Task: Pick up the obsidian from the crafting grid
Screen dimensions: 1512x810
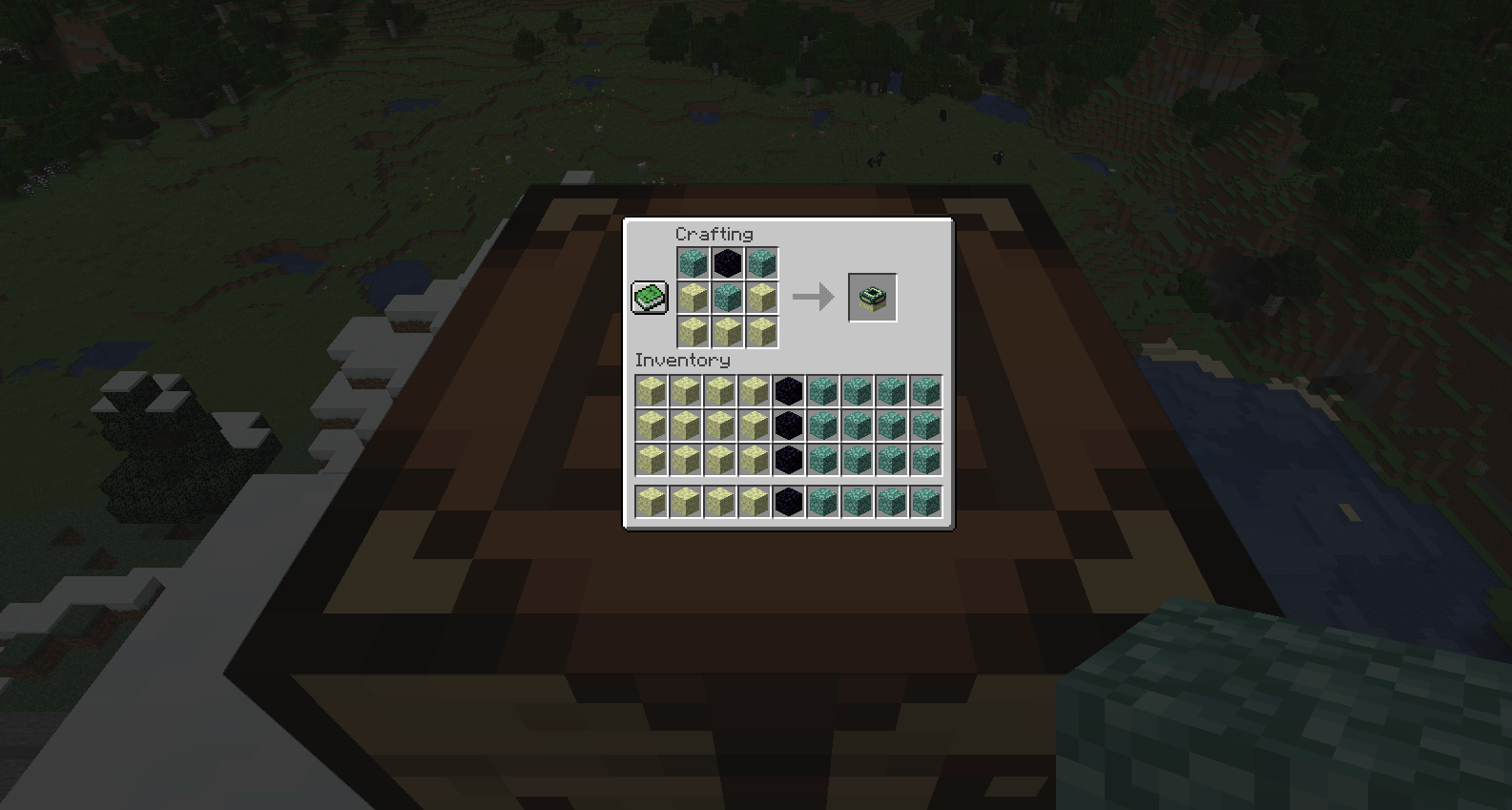Action: [x=728, y=263]
